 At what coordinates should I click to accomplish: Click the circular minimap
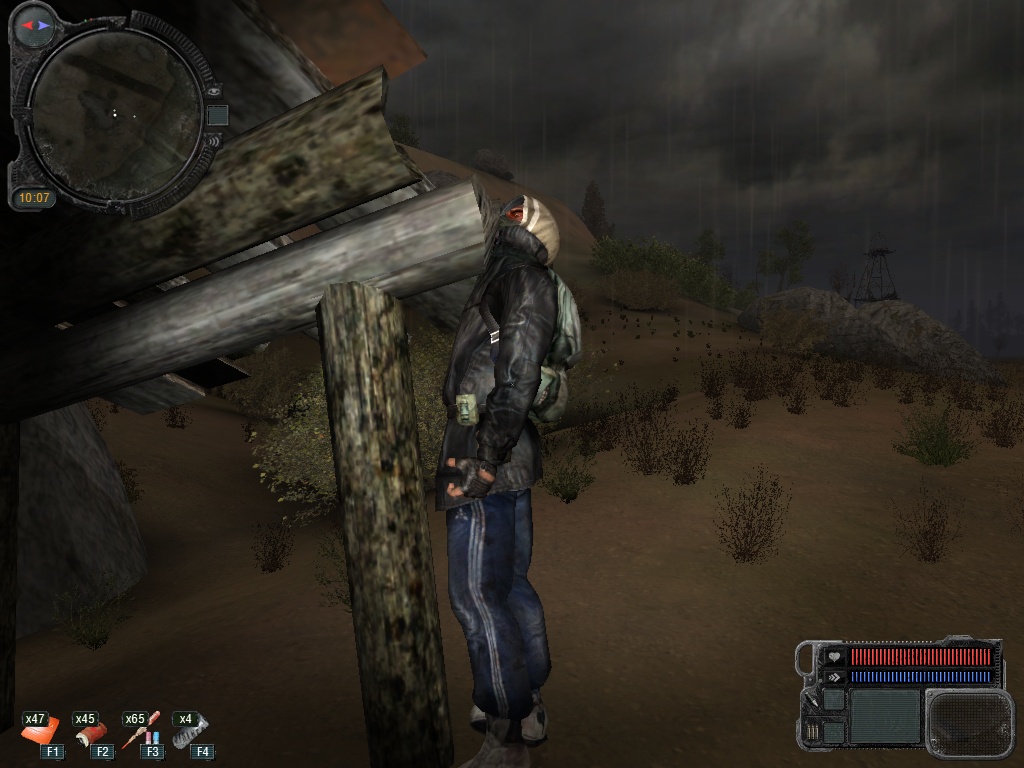(113, 113)
